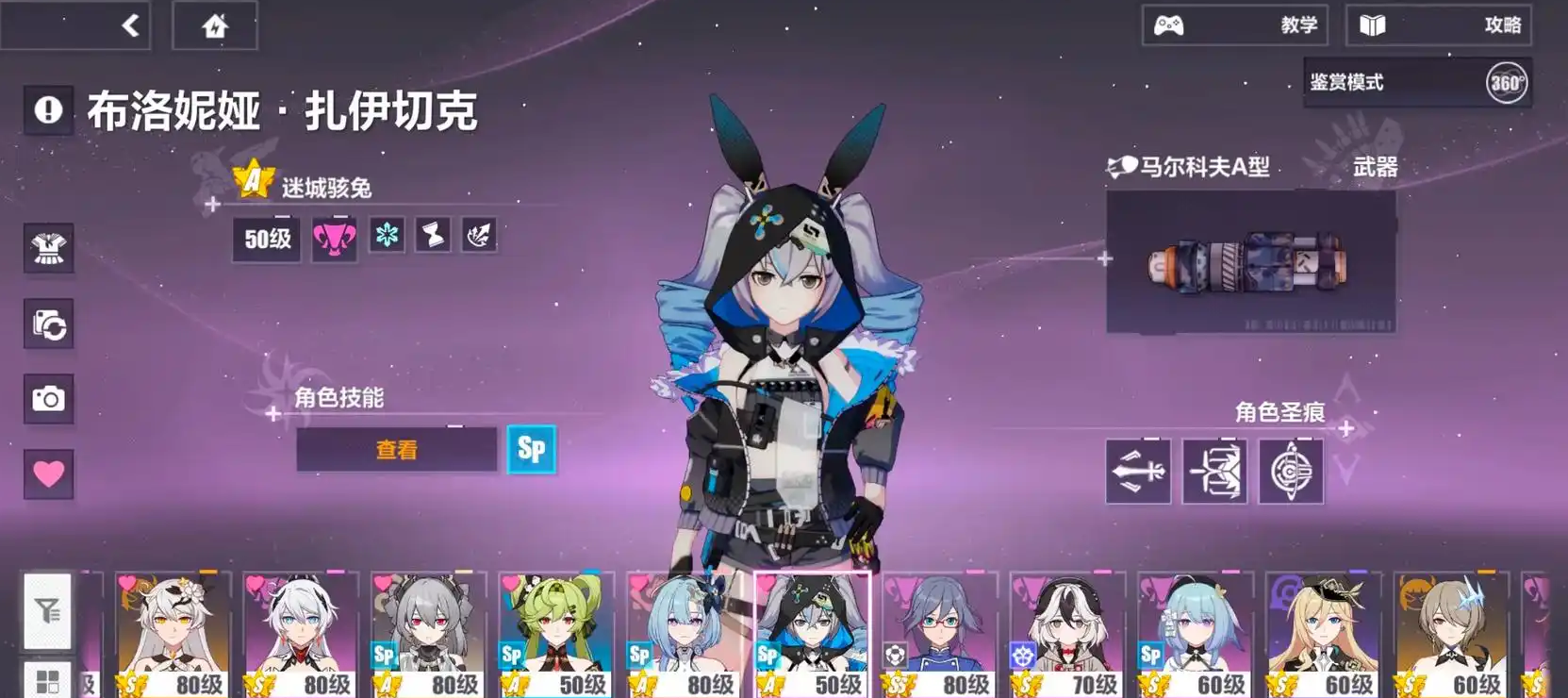Open the 教学 tutorial menu
The width and height of the screenshot is (1568, 698).
1236,25
